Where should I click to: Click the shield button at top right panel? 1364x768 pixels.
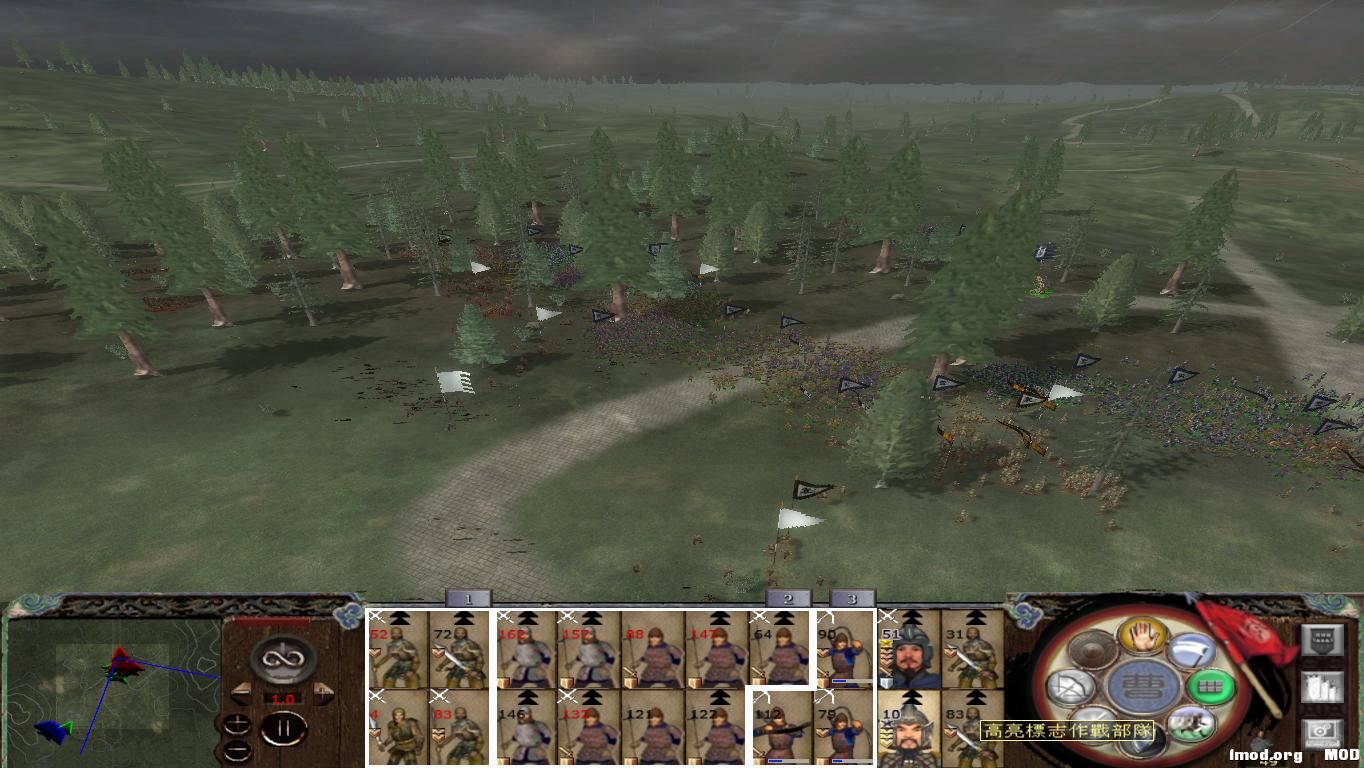point(1322,640)
